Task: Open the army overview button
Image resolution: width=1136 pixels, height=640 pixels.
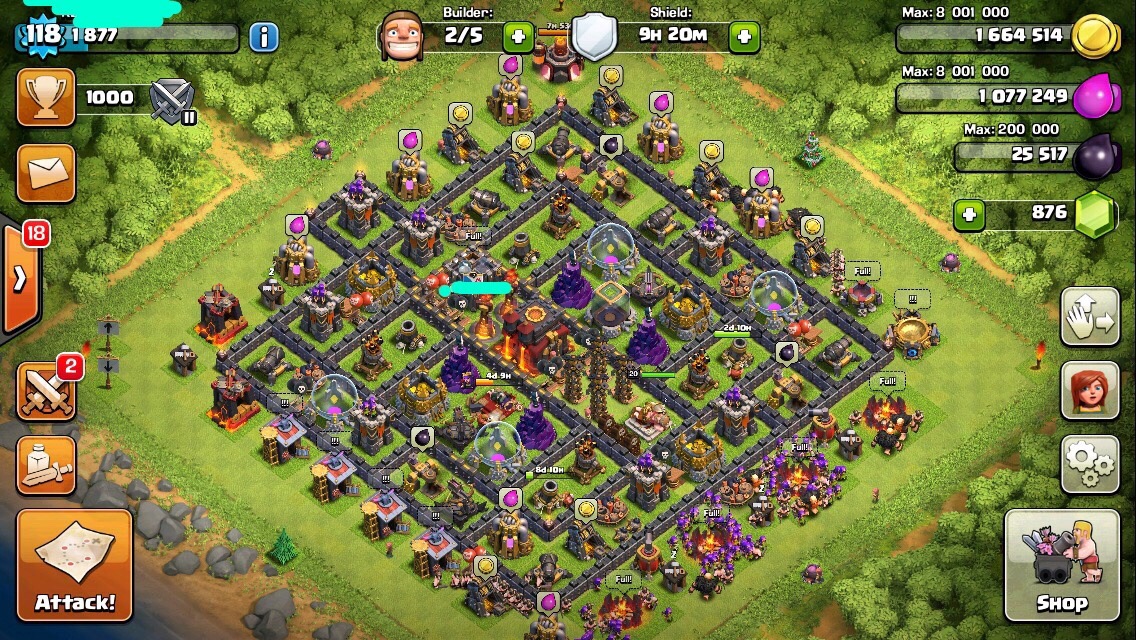Action: [x=45, y=465]
